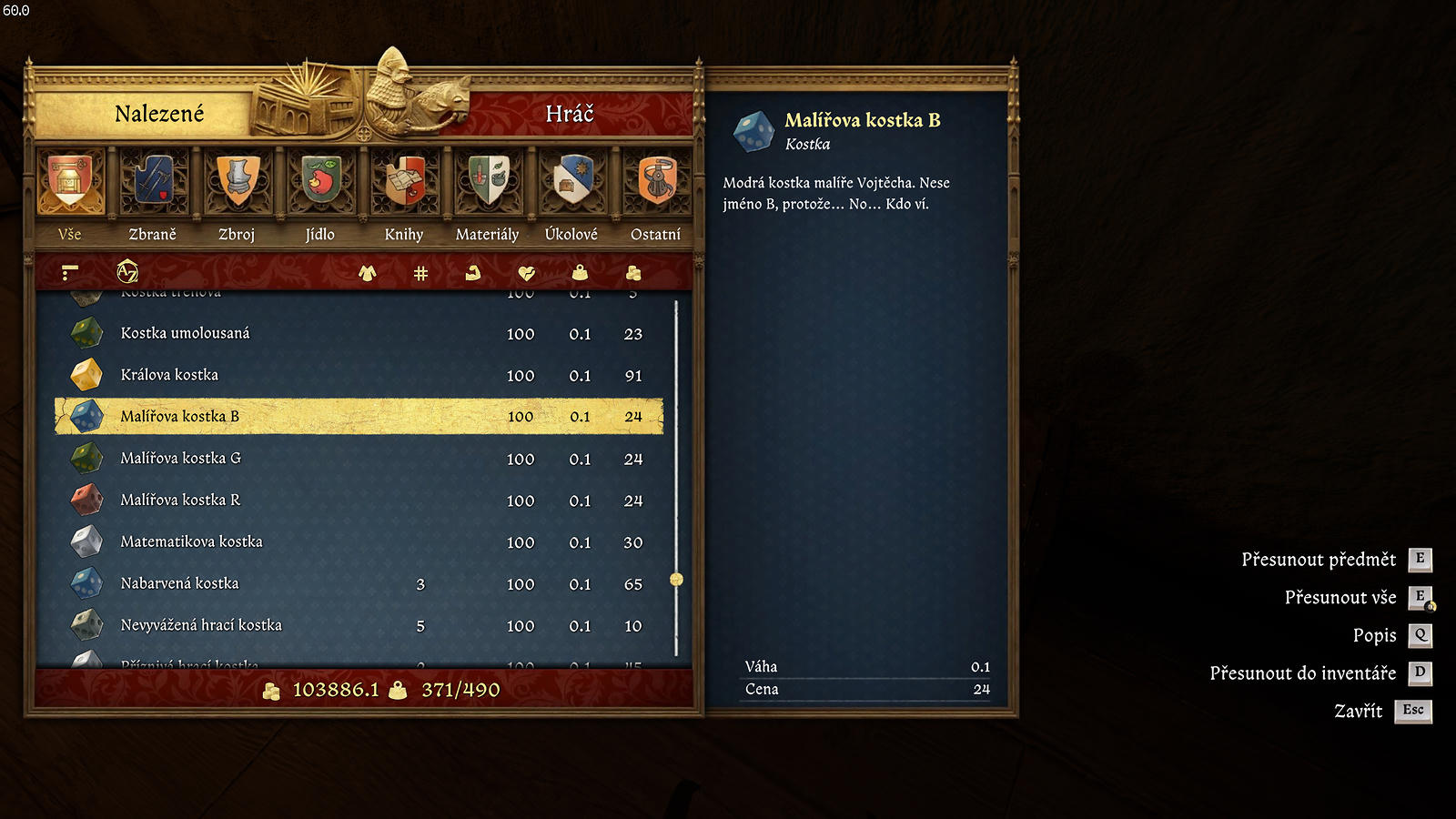Sort items by price coins icon
This screenshot has width=1456, height=819.
coord(633,273)
